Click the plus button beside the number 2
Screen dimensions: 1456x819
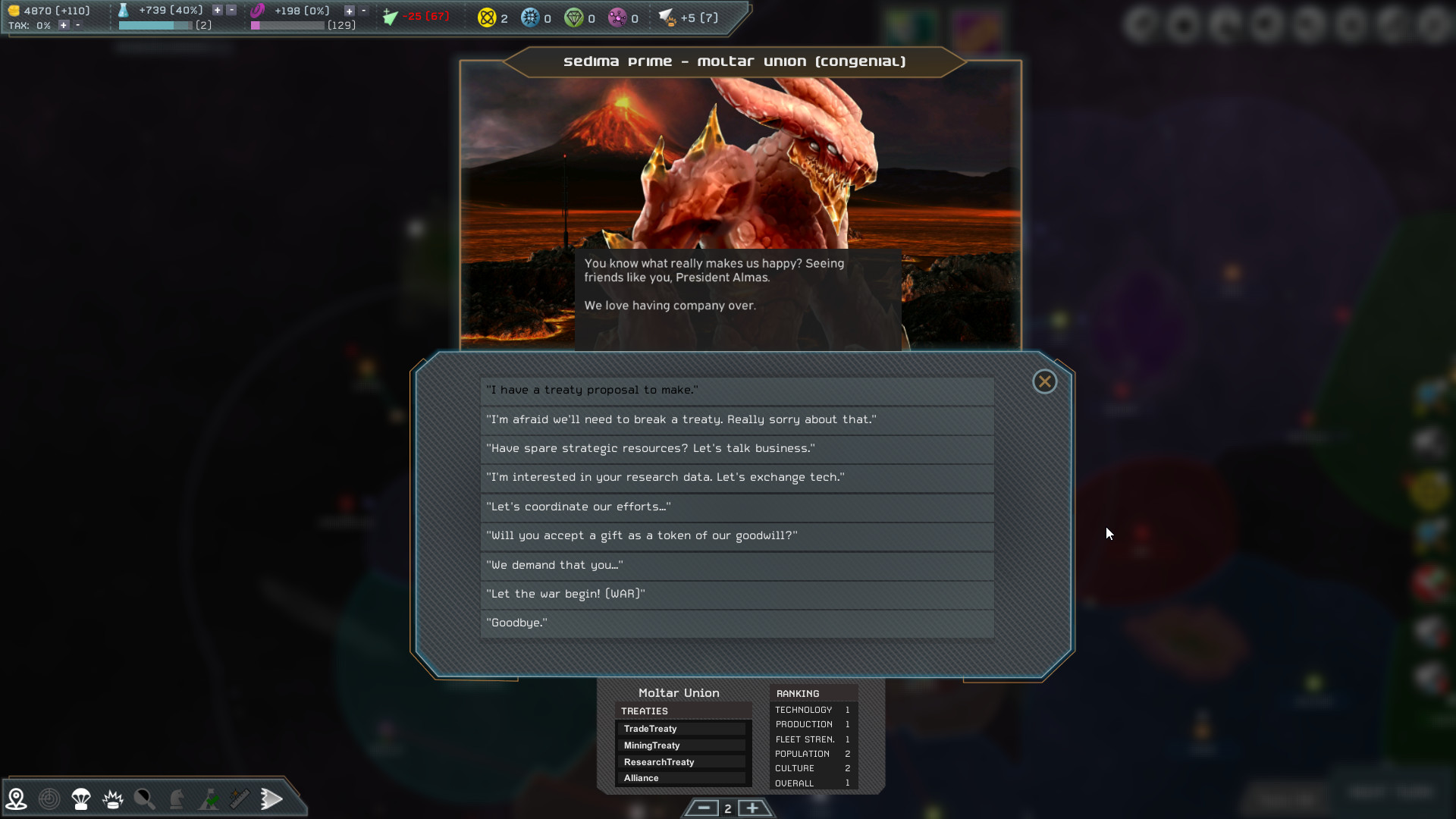click(752, 808)
